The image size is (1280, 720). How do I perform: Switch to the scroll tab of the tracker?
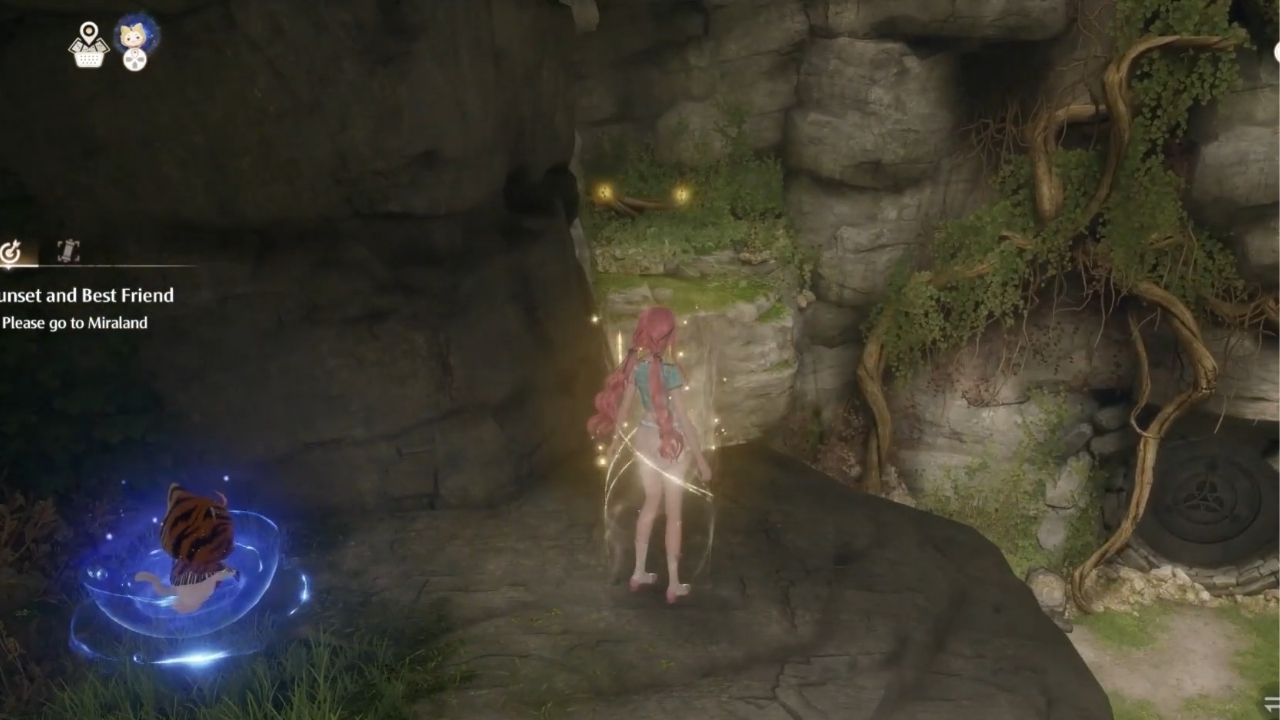pyautogui.click(x=69, y=248)
